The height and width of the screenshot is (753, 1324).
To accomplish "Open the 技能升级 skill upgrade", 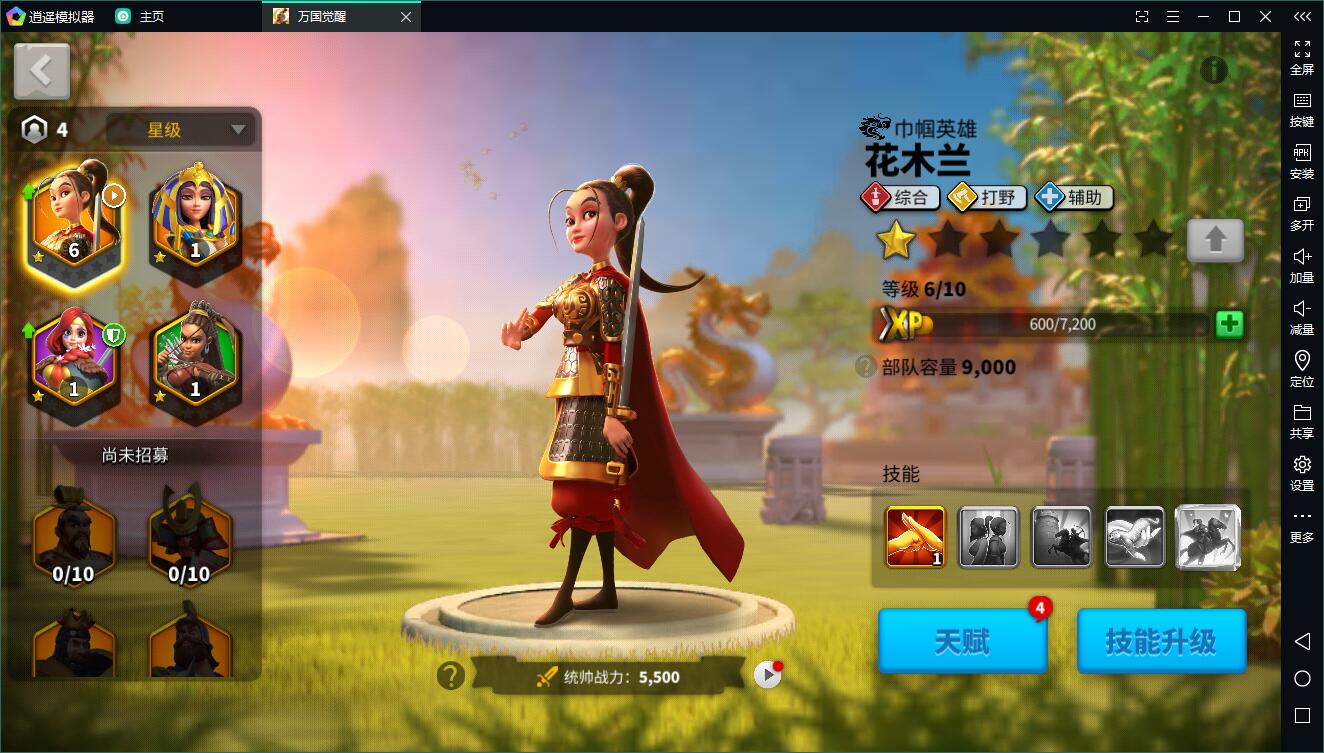I will point(1161,641).
